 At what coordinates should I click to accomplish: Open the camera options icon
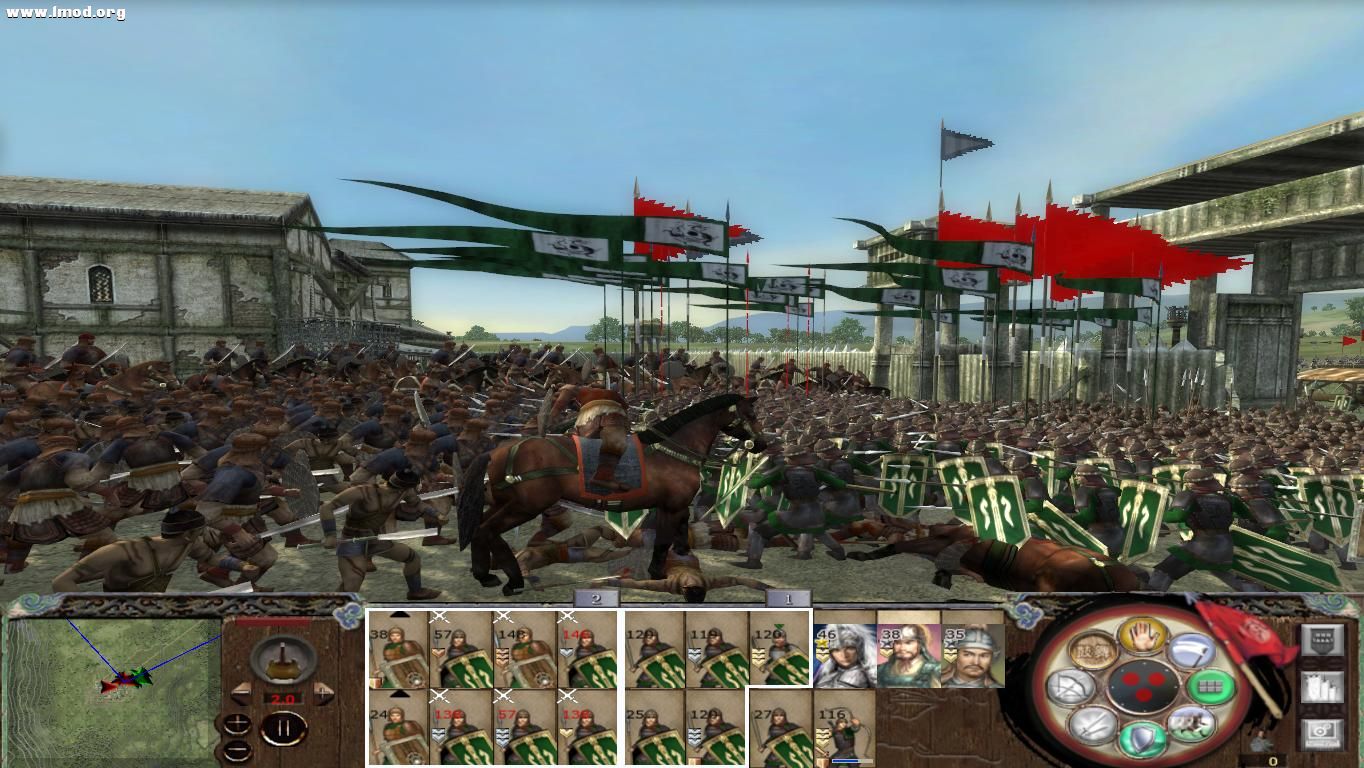(1323, 731)
